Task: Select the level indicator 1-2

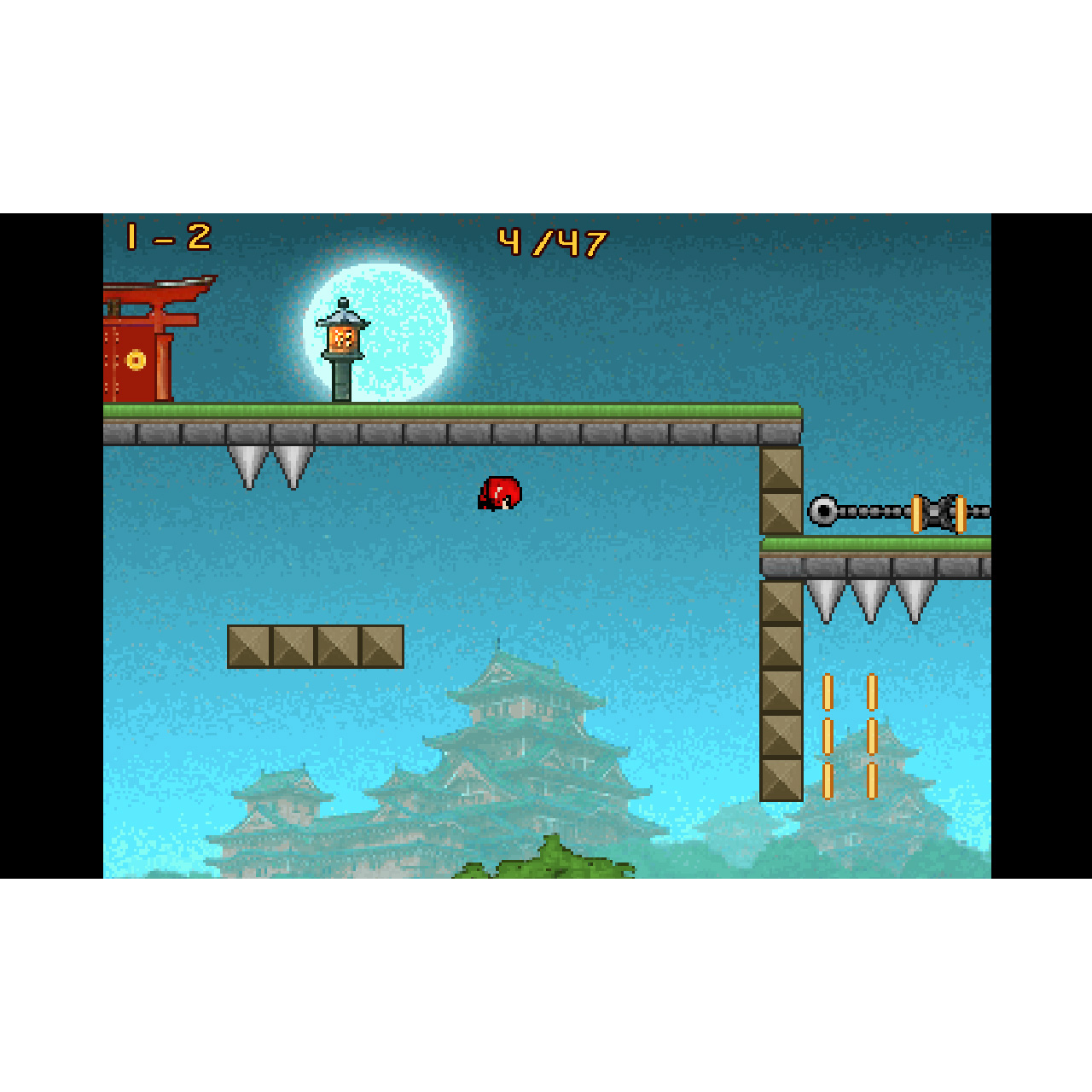Action: tap(166, 237)
